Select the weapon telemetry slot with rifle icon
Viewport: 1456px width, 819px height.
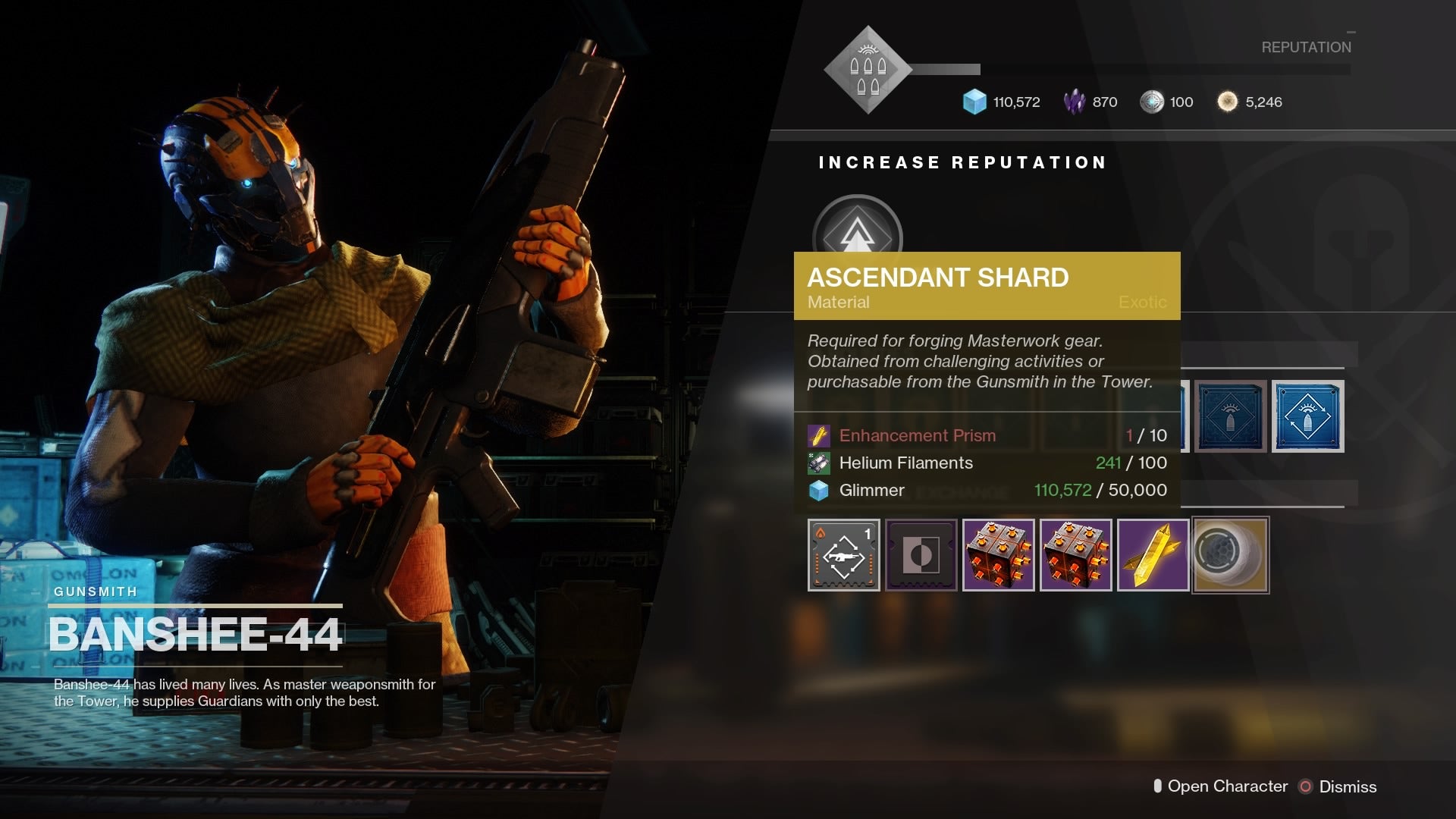click(x=844, y=555)
